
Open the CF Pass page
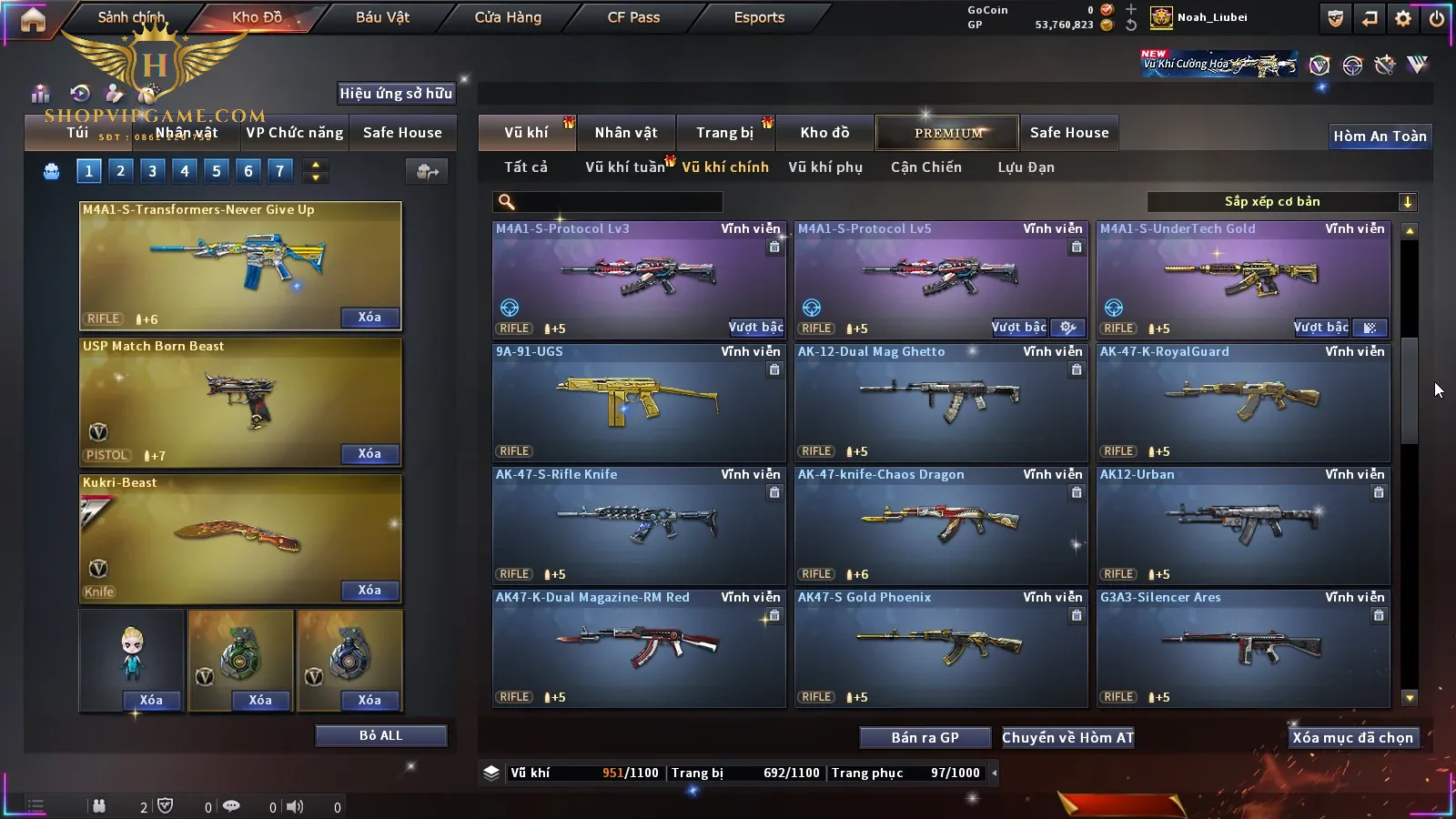[633, 17]
